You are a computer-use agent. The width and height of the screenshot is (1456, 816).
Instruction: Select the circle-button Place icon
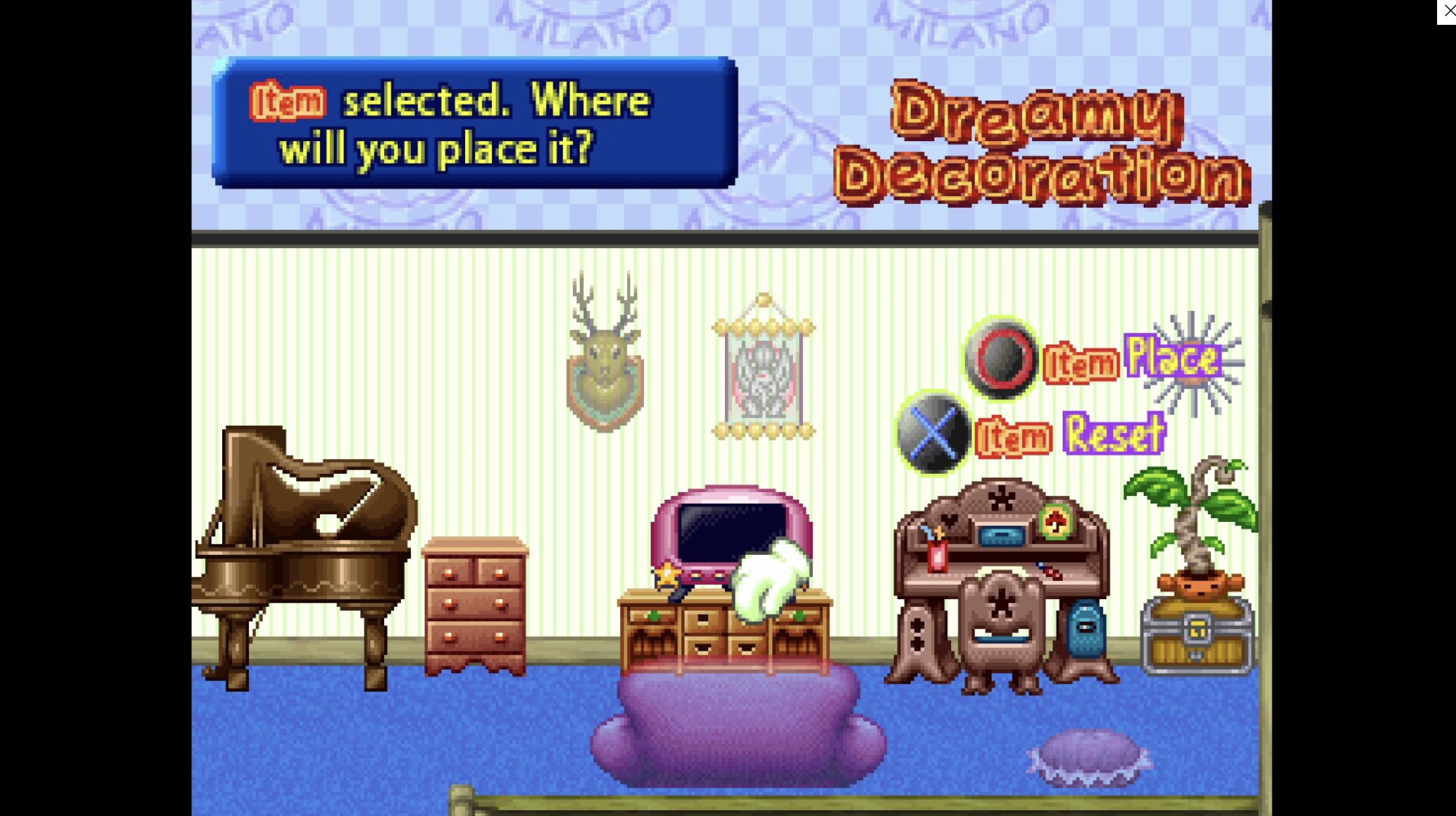coord(999,360)
